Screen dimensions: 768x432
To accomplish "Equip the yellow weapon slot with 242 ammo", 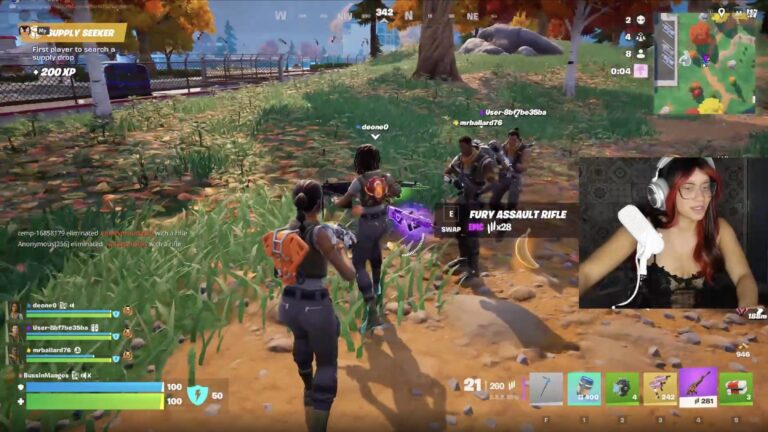I will [x=659, y=388].
